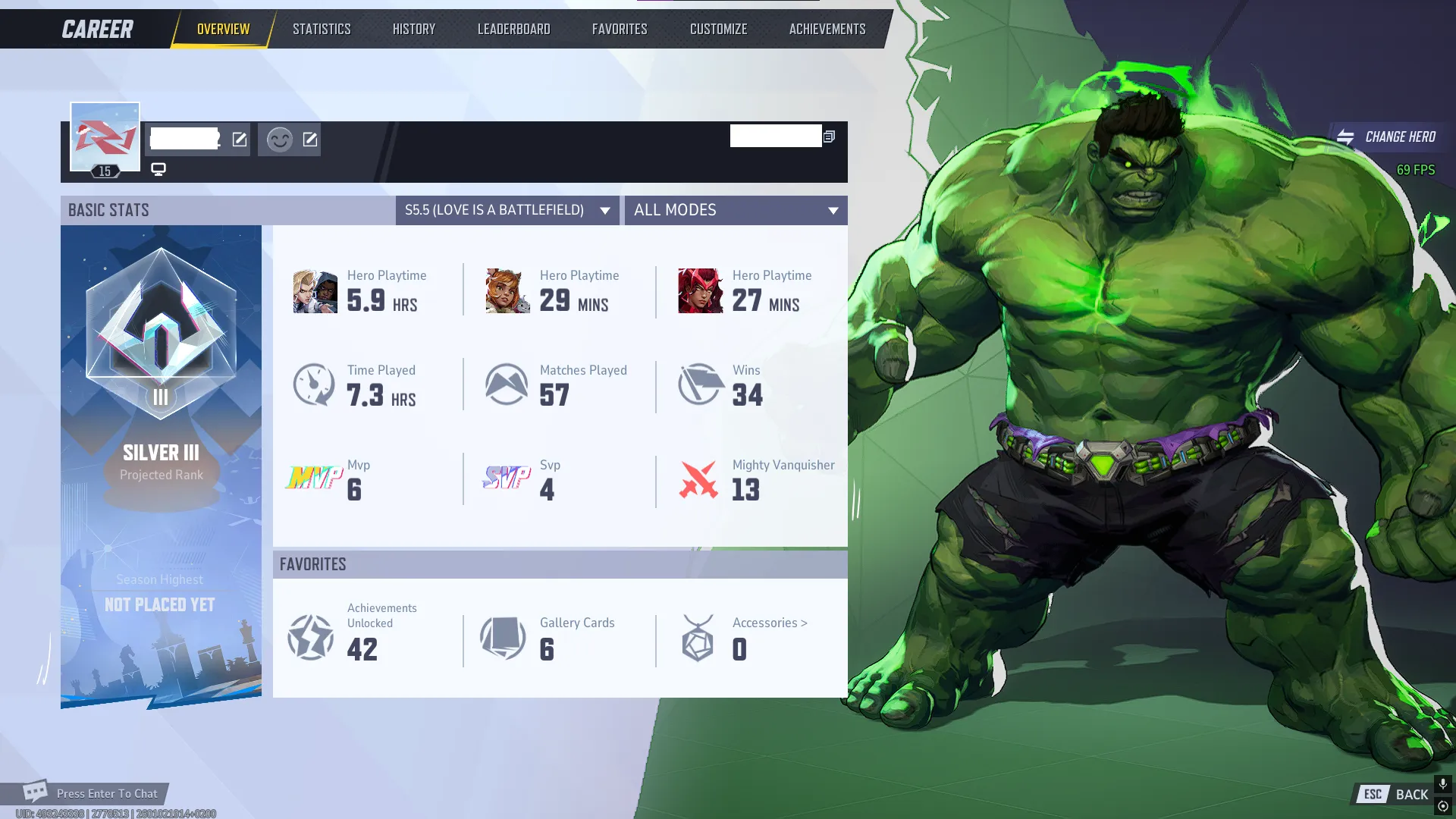
Task: Click the Achievements Unlocked star icon
Action: [309, 638]
